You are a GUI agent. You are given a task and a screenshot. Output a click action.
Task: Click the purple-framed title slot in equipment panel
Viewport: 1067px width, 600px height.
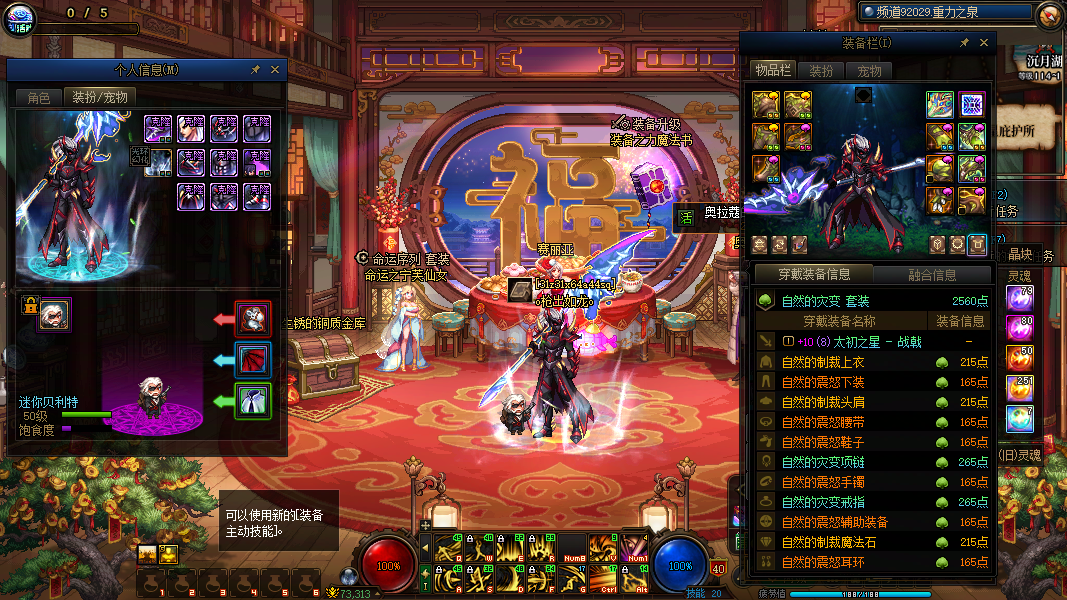point(971,104)
